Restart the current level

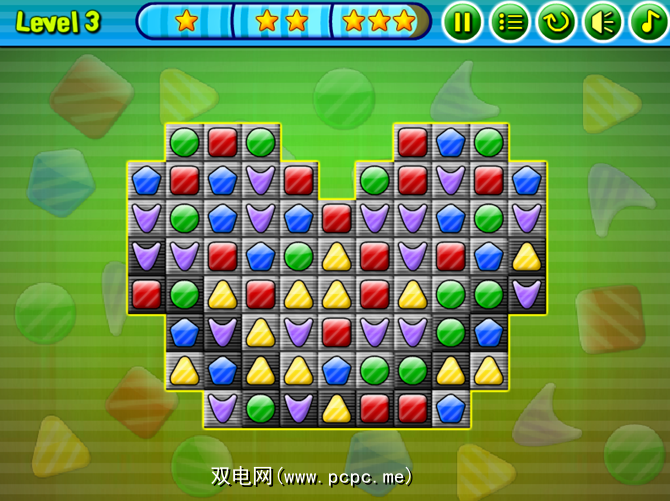556,22
